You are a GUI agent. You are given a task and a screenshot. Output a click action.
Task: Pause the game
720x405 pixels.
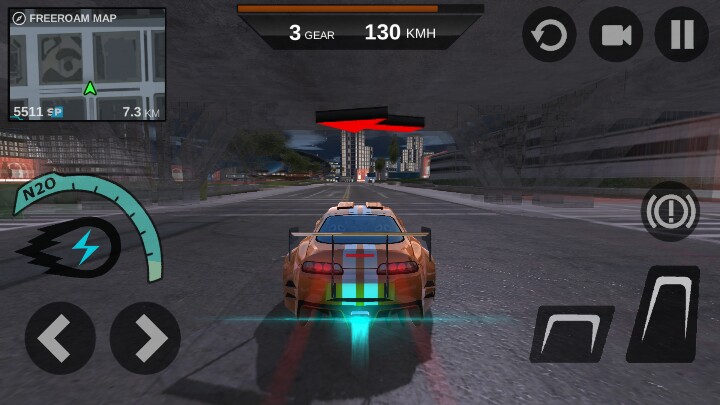click(681, 35)
